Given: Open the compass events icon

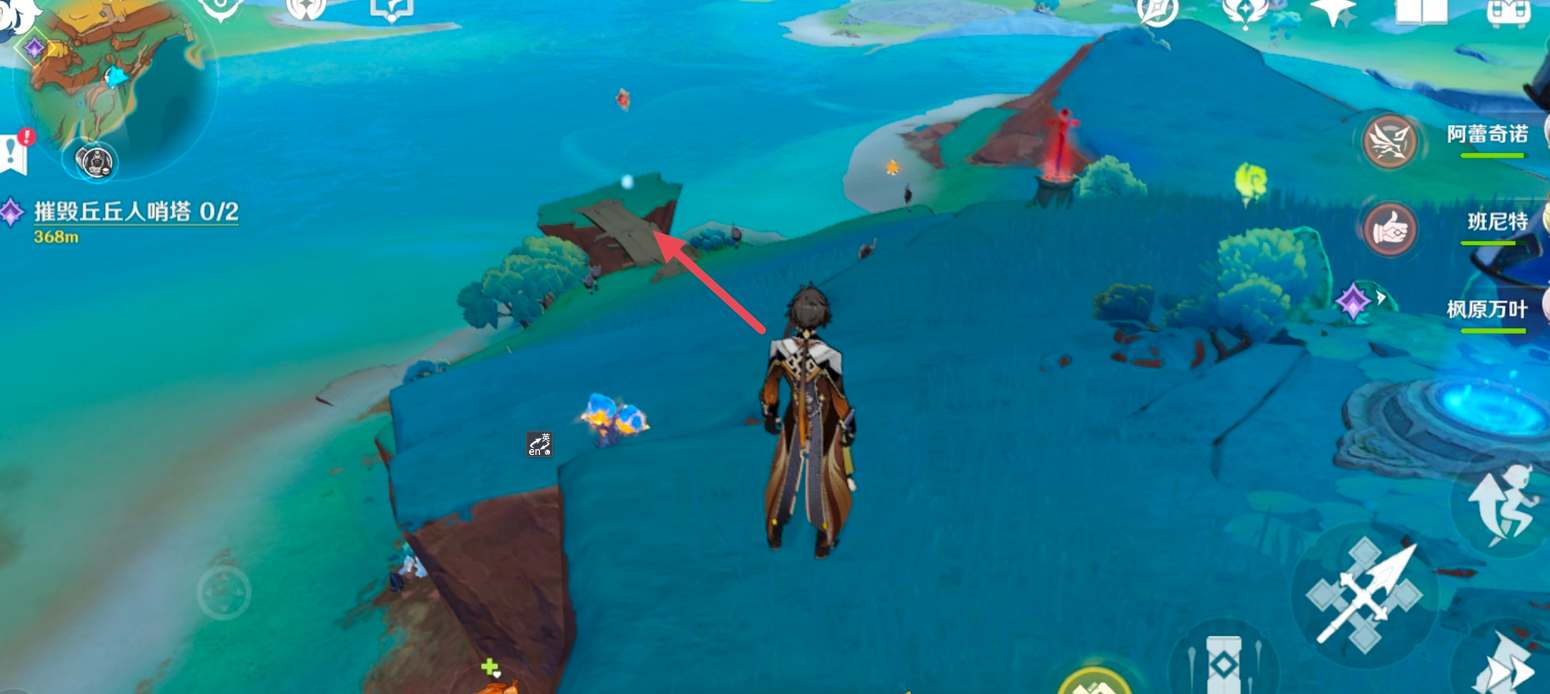Looking at the screenshot, I should (1158, 10).
